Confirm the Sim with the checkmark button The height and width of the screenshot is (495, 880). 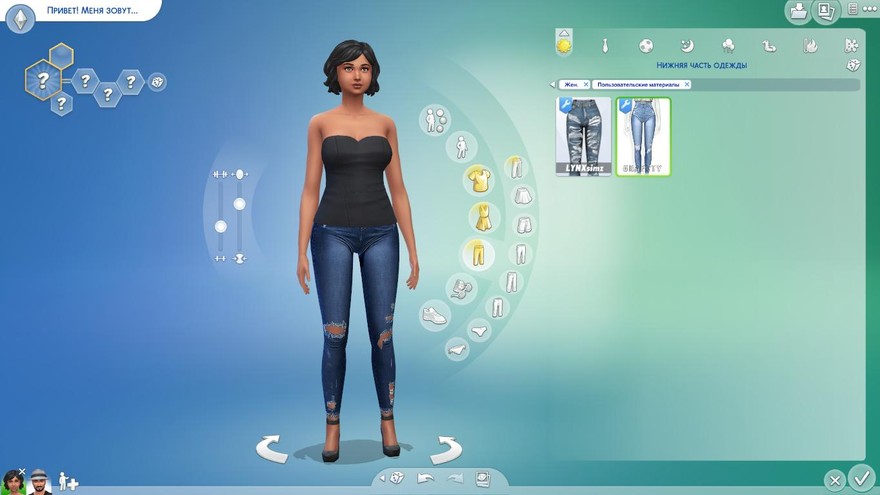(860, 477)
